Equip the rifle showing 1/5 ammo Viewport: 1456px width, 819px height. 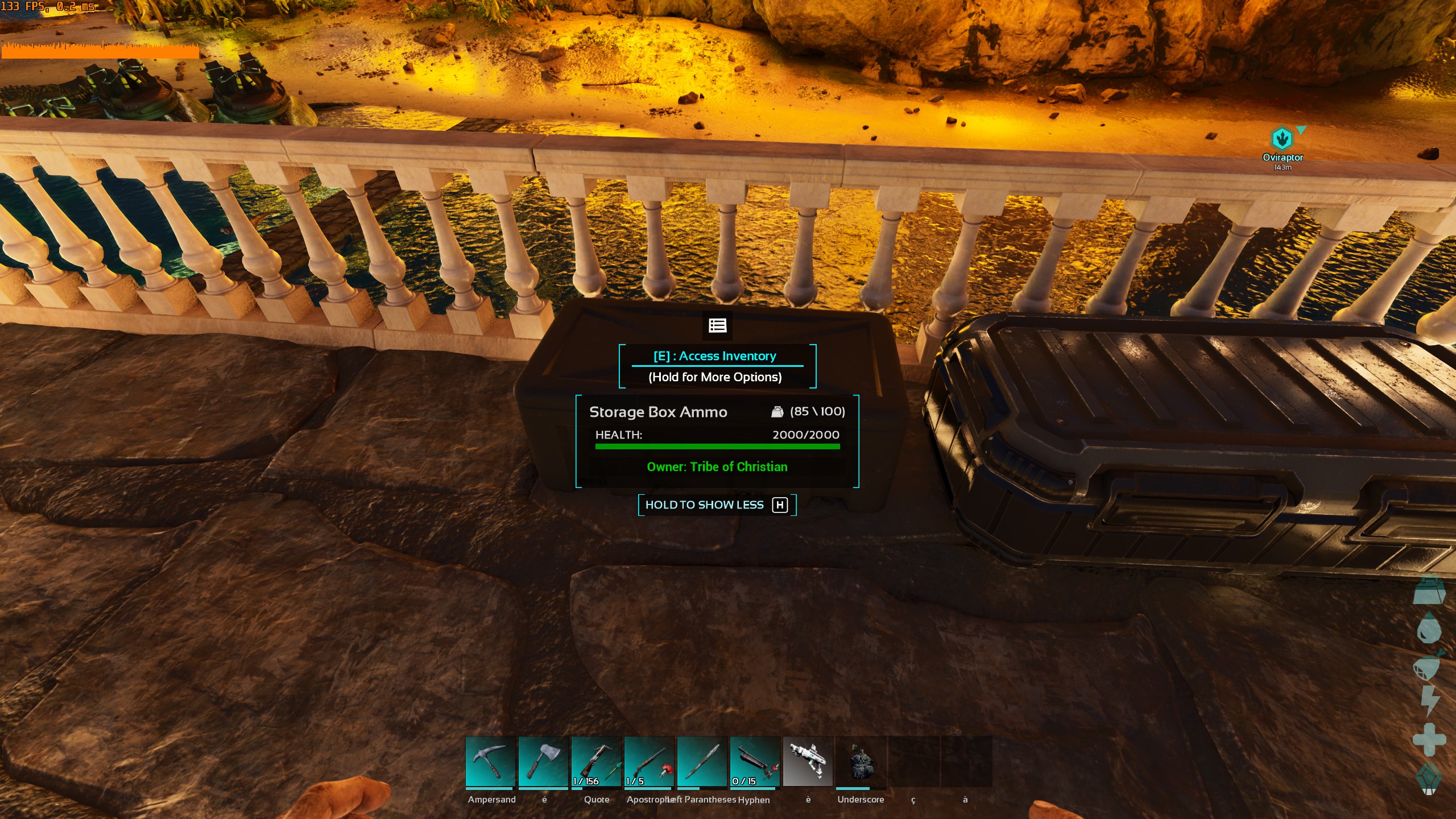click(x=649, y=762)
